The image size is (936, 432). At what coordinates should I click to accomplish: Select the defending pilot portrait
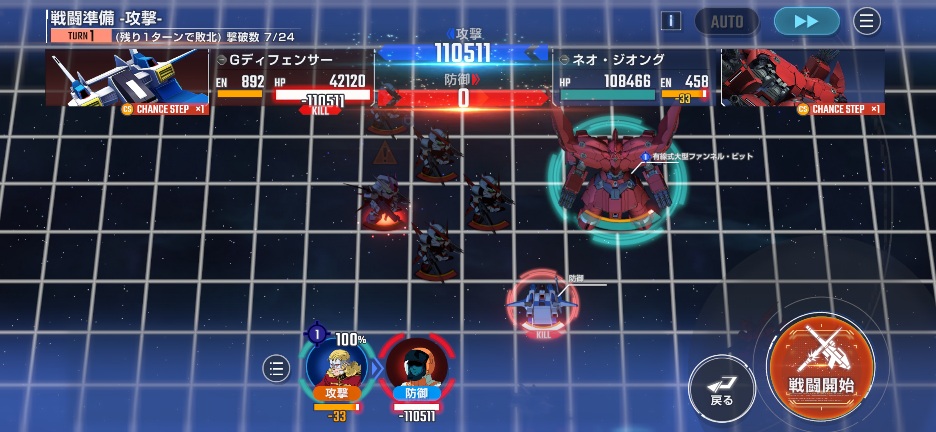416,367
